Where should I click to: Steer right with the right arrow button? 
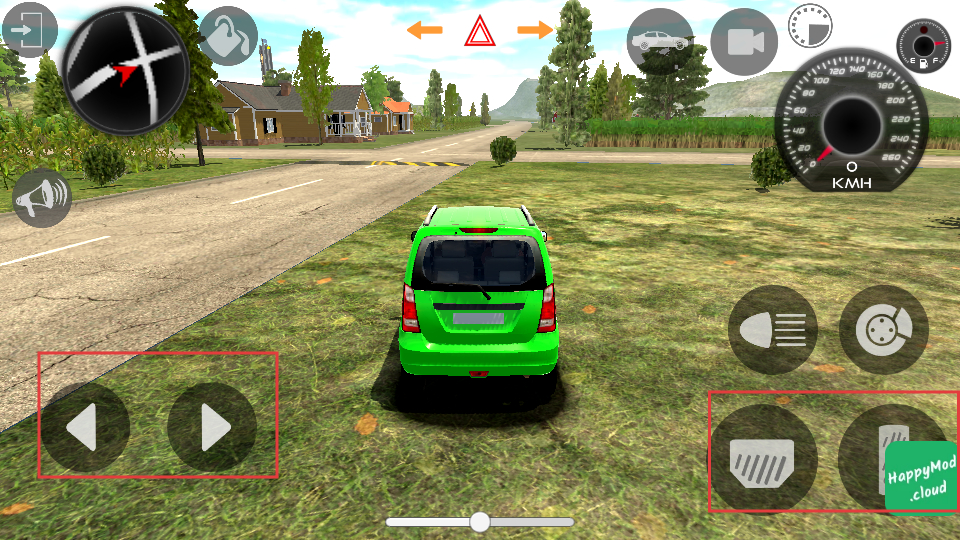(x=212, y=428)
